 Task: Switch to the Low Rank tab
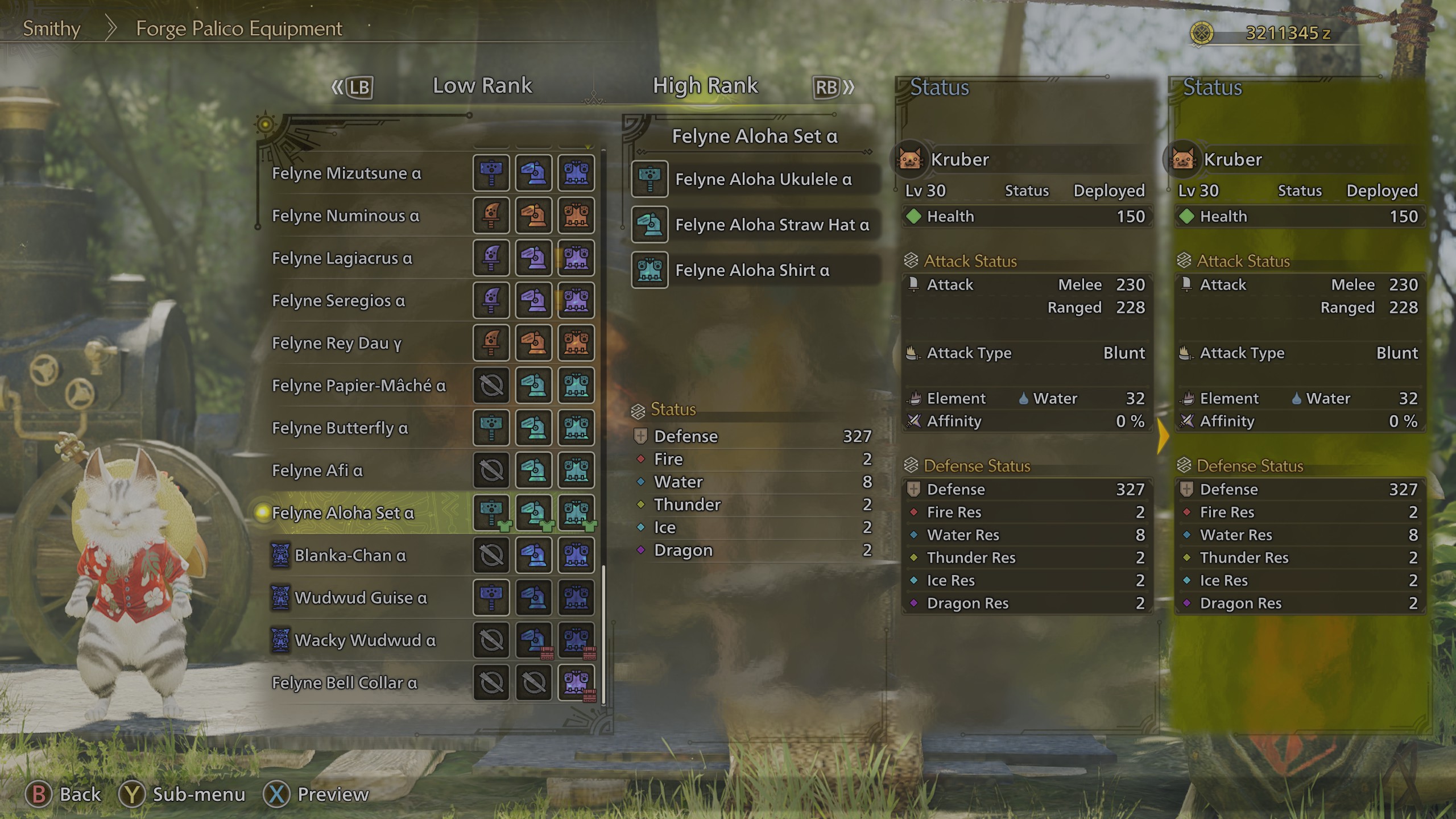tap(482, 85)
